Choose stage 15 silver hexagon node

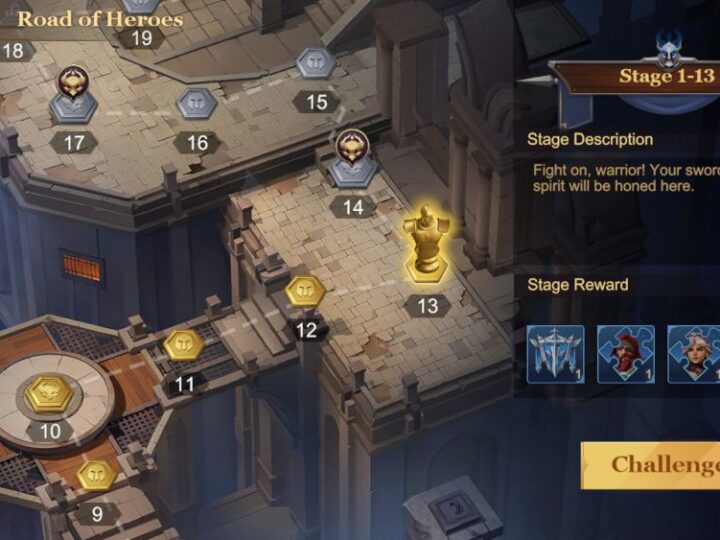[316, 63]
